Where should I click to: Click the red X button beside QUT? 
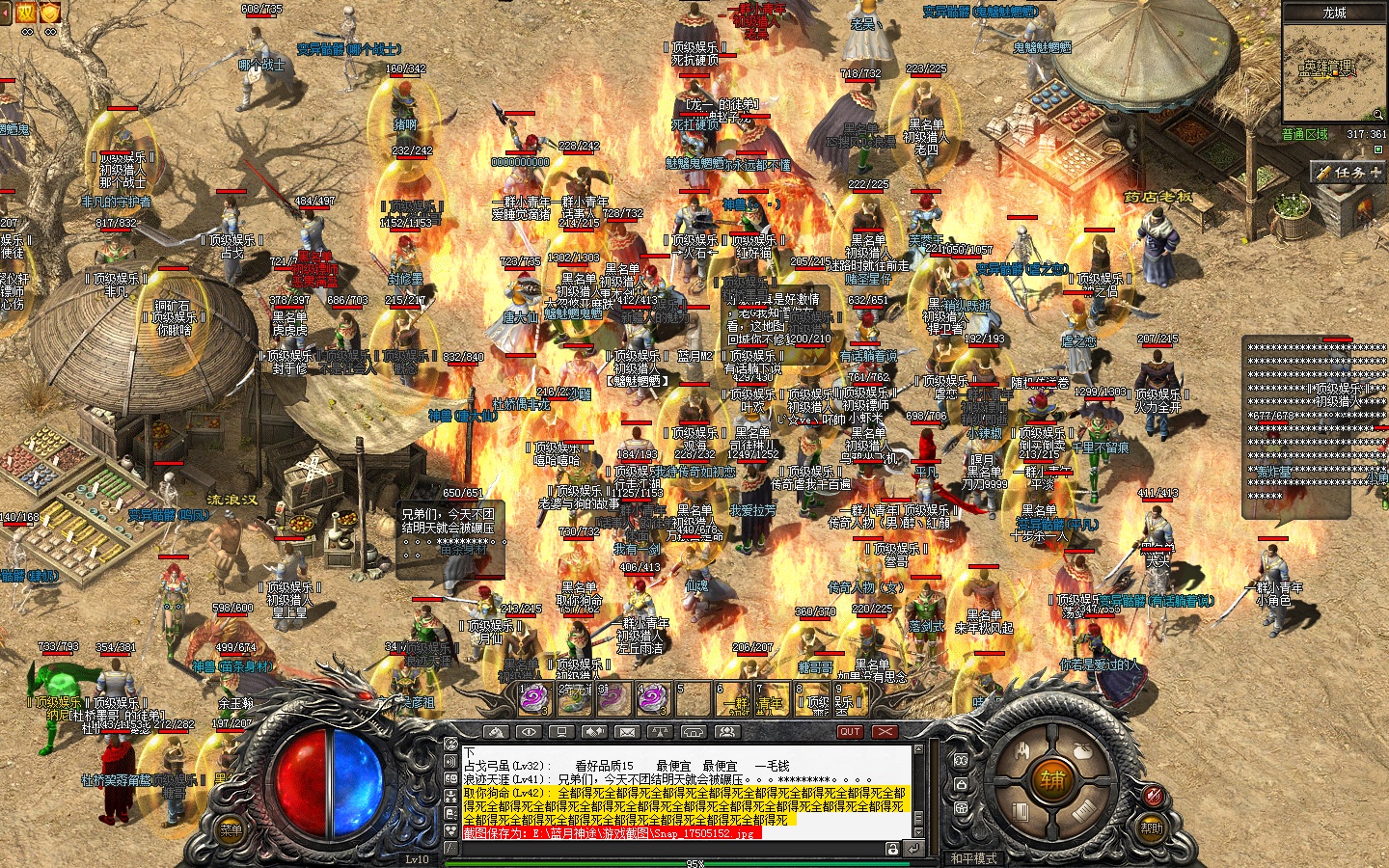(885, 732)
